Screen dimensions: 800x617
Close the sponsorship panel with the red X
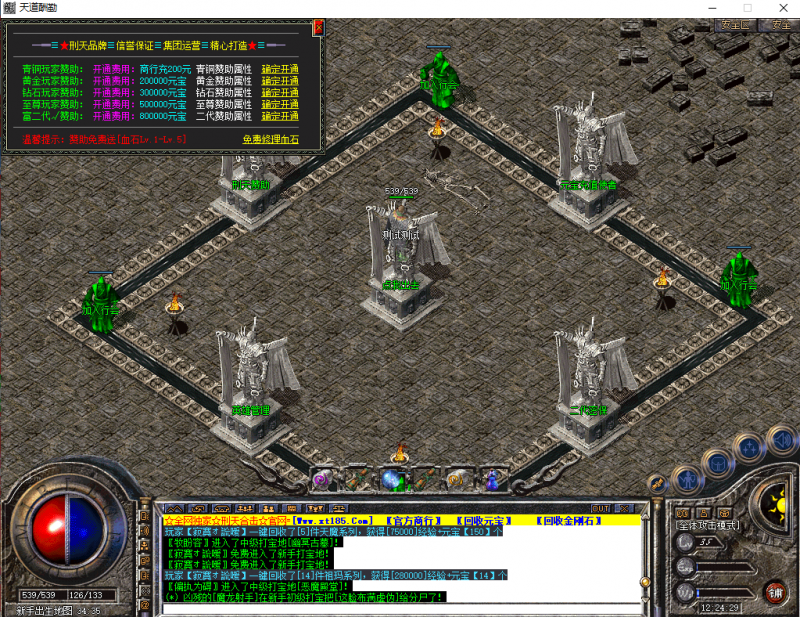coord(318,28)
